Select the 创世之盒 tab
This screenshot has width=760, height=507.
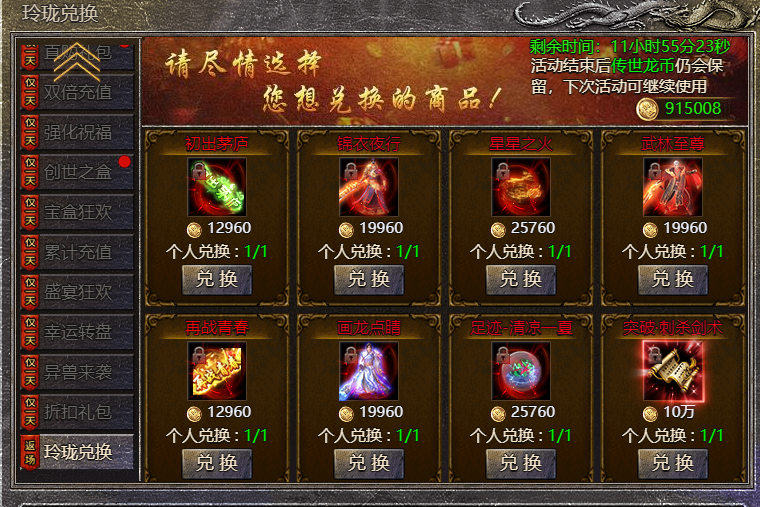(x=78, y=172)
